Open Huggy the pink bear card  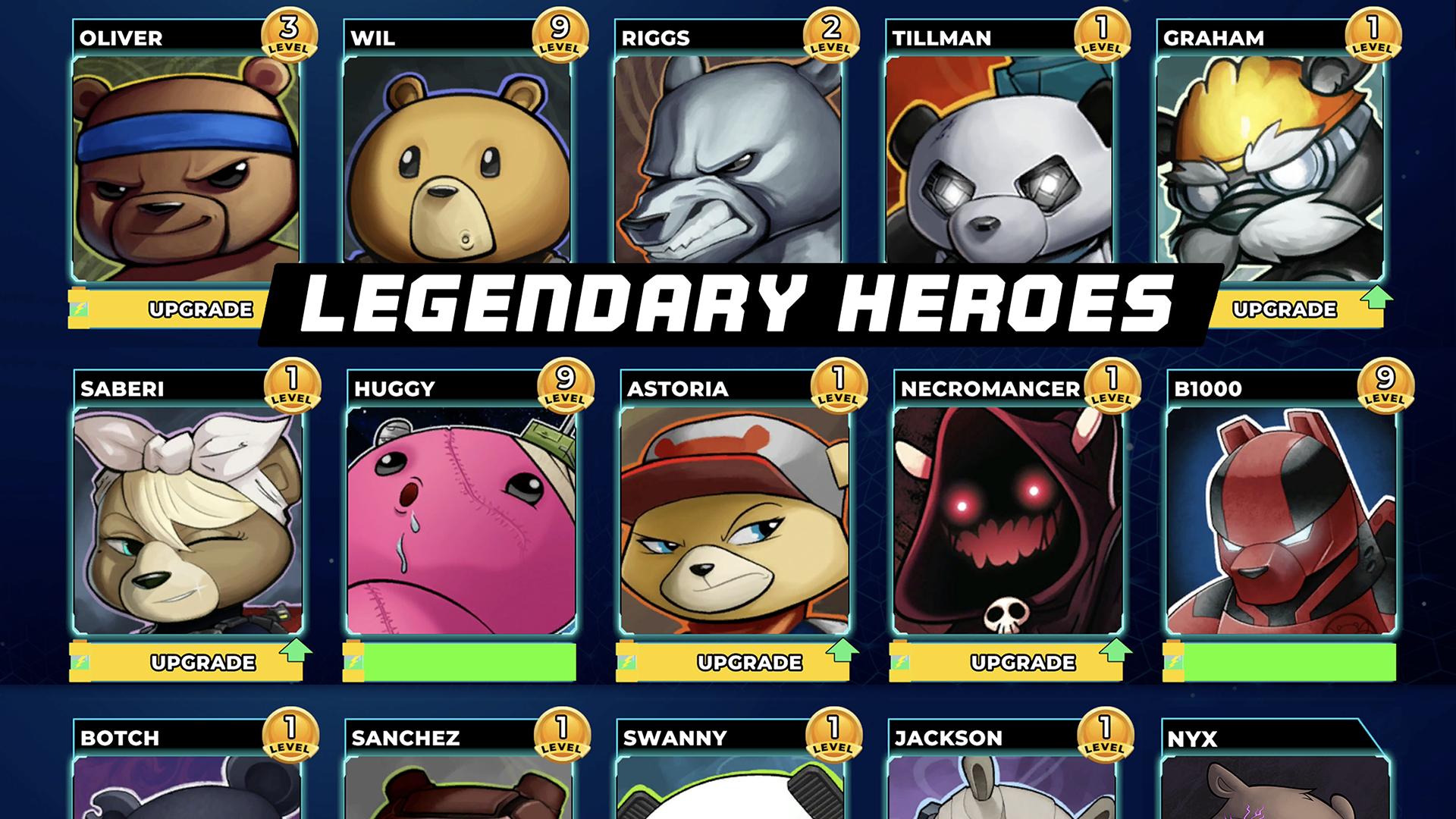click(x=459, y=523)
